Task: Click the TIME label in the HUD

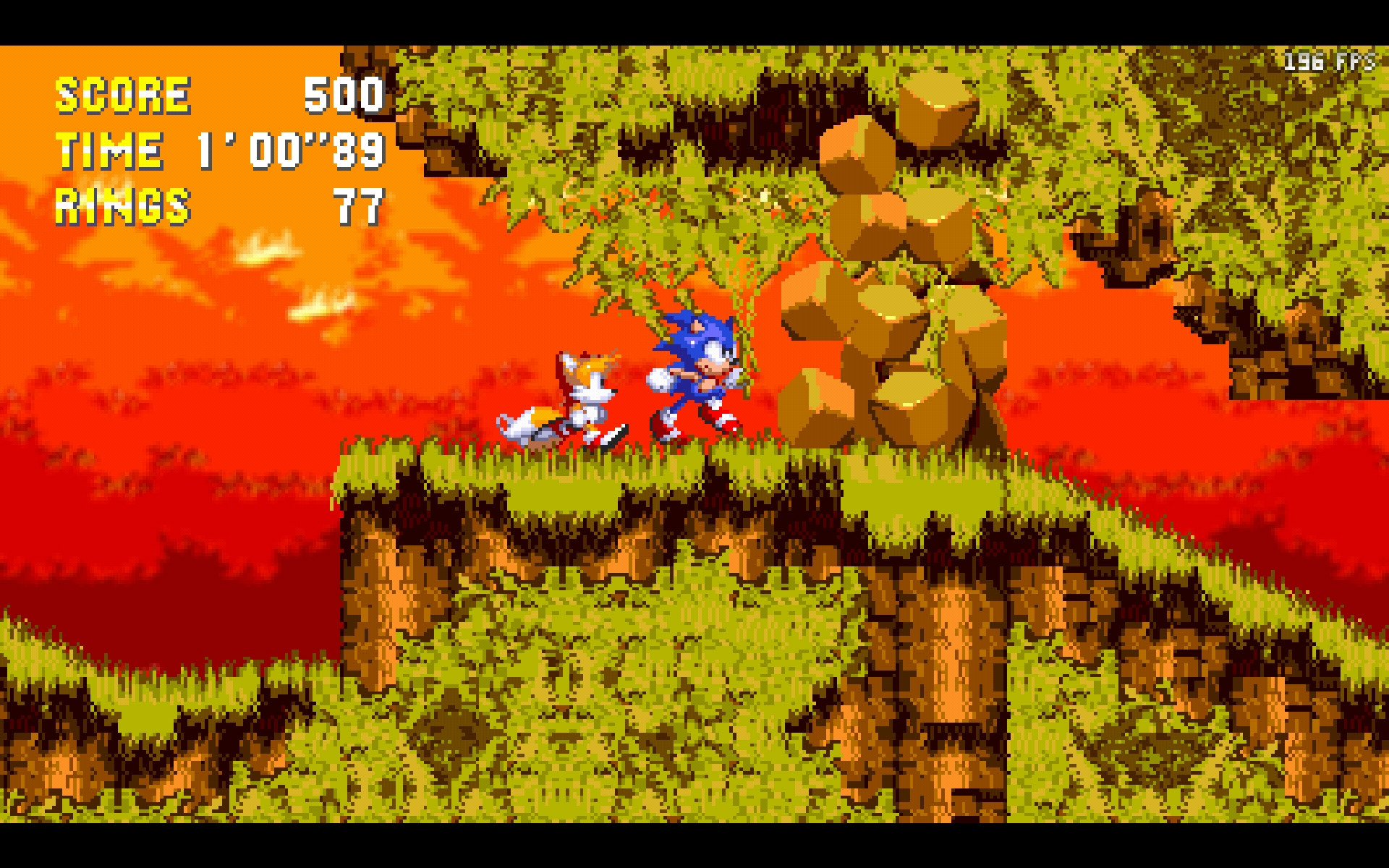Action: tap(110, 150)
